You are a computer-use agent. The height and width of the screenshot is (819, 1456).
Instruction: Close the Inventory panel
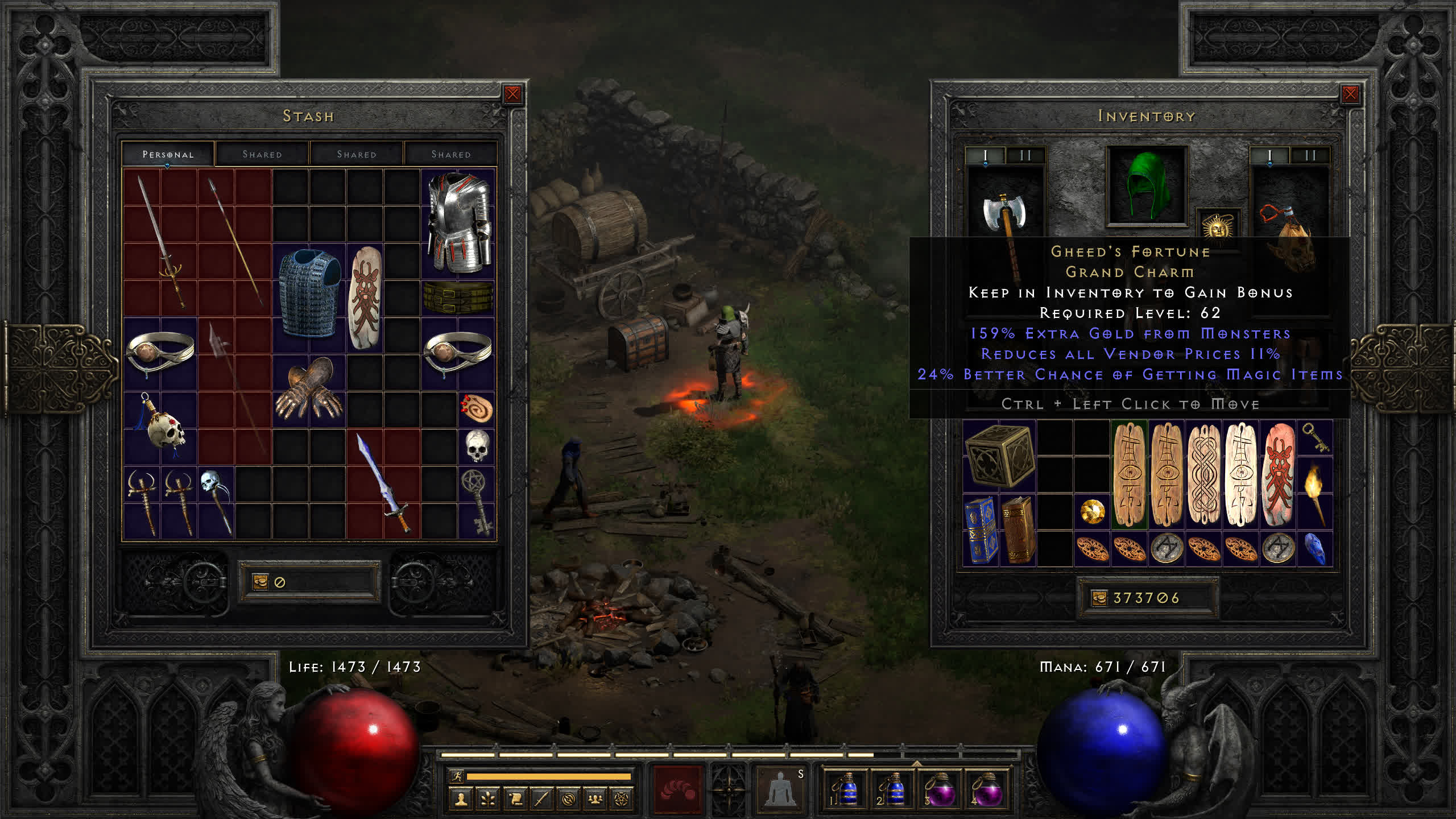pos(1350,94)
